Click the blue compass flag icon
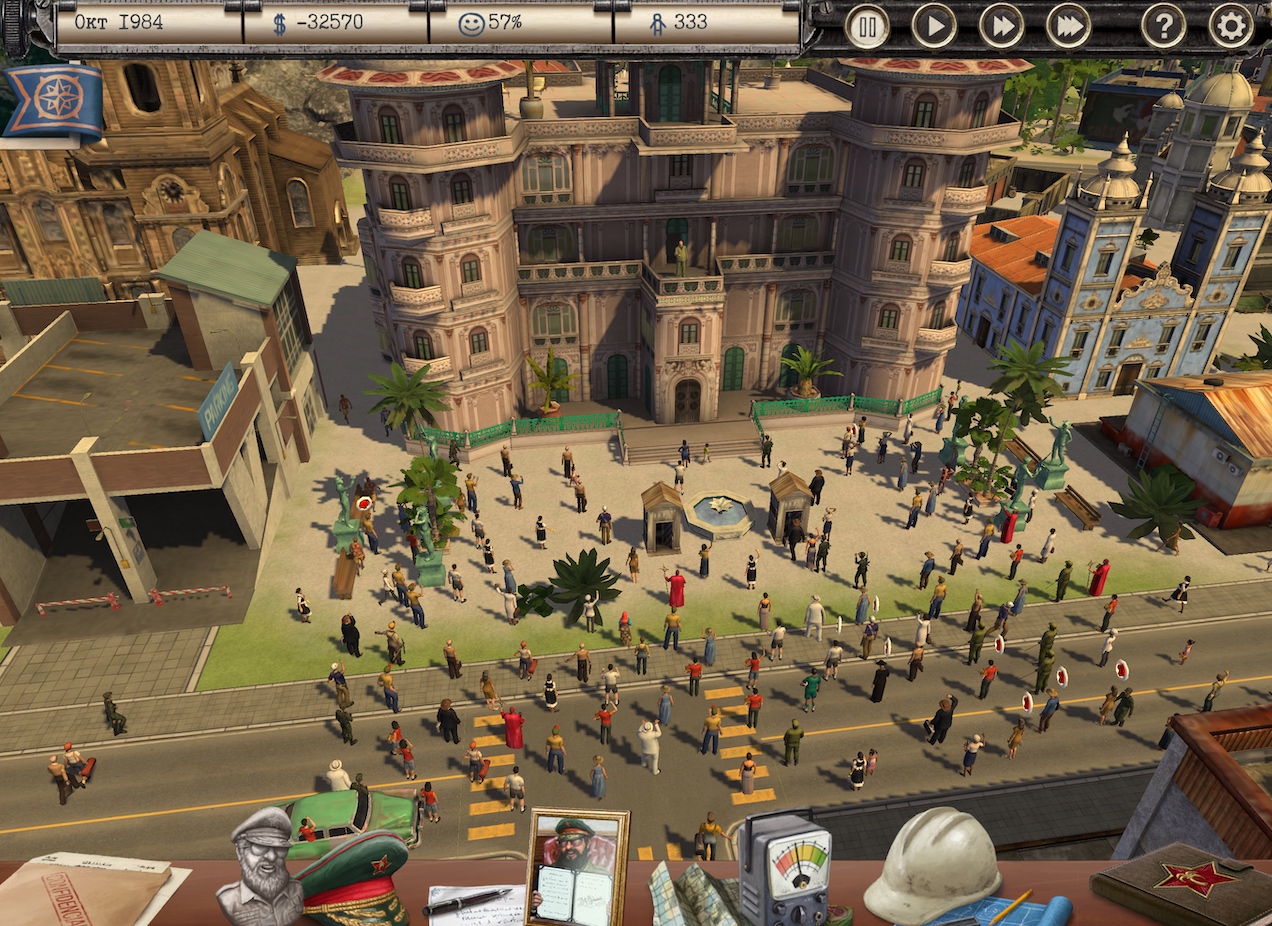This screenshot has height=926, width=1272. [x=53, y=100]
